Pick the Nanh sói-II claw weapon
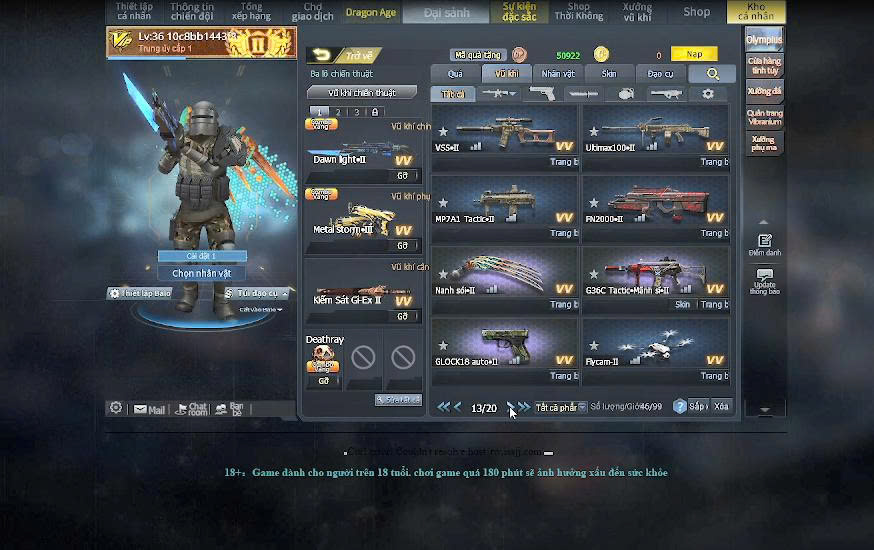 click(504, 277)
